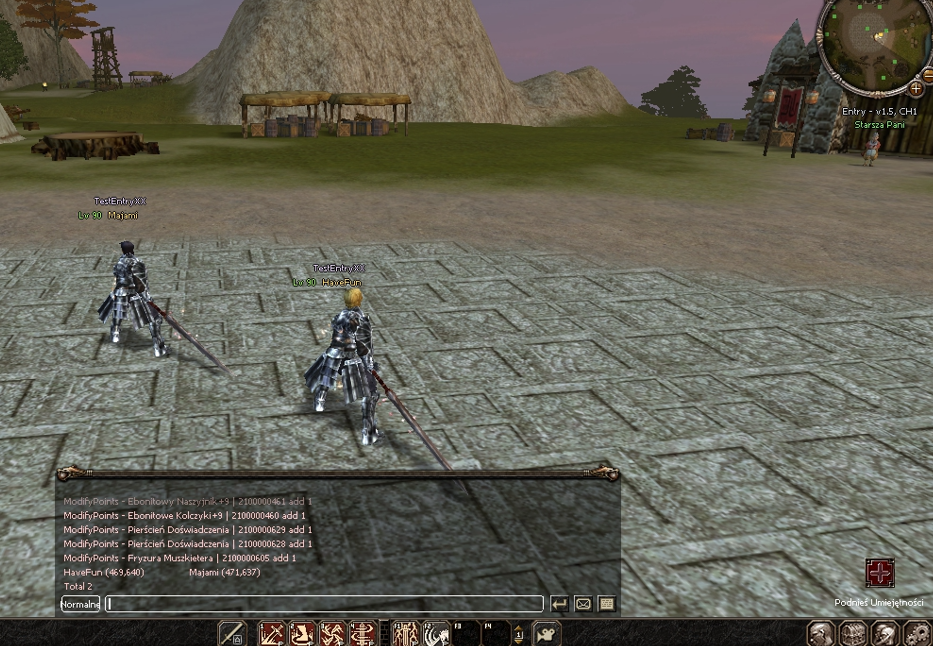
Task: Activate the skill in the F1 slot
Action: [406, 633]
